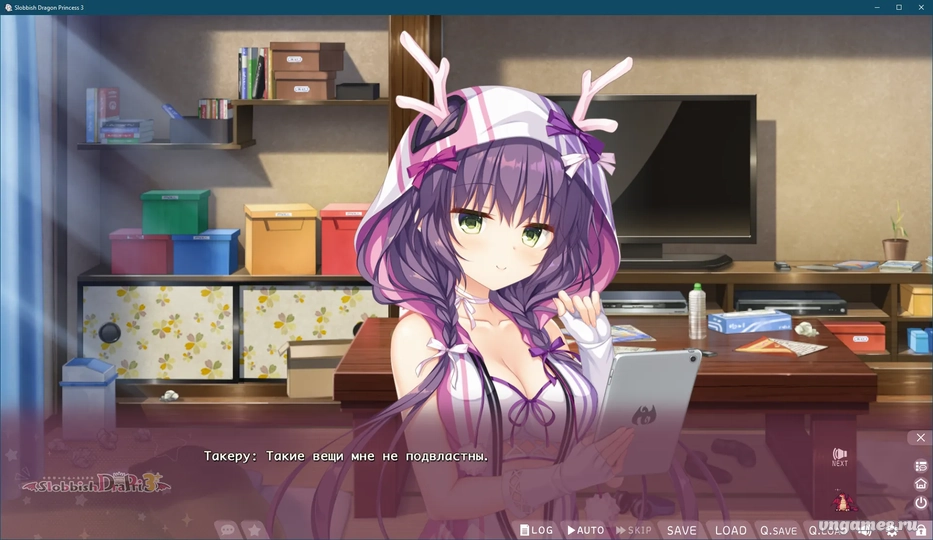Click the speaker icon in the bottom bar
The height and width of the screenshot is (540, 933).
(x=865, y=531)
